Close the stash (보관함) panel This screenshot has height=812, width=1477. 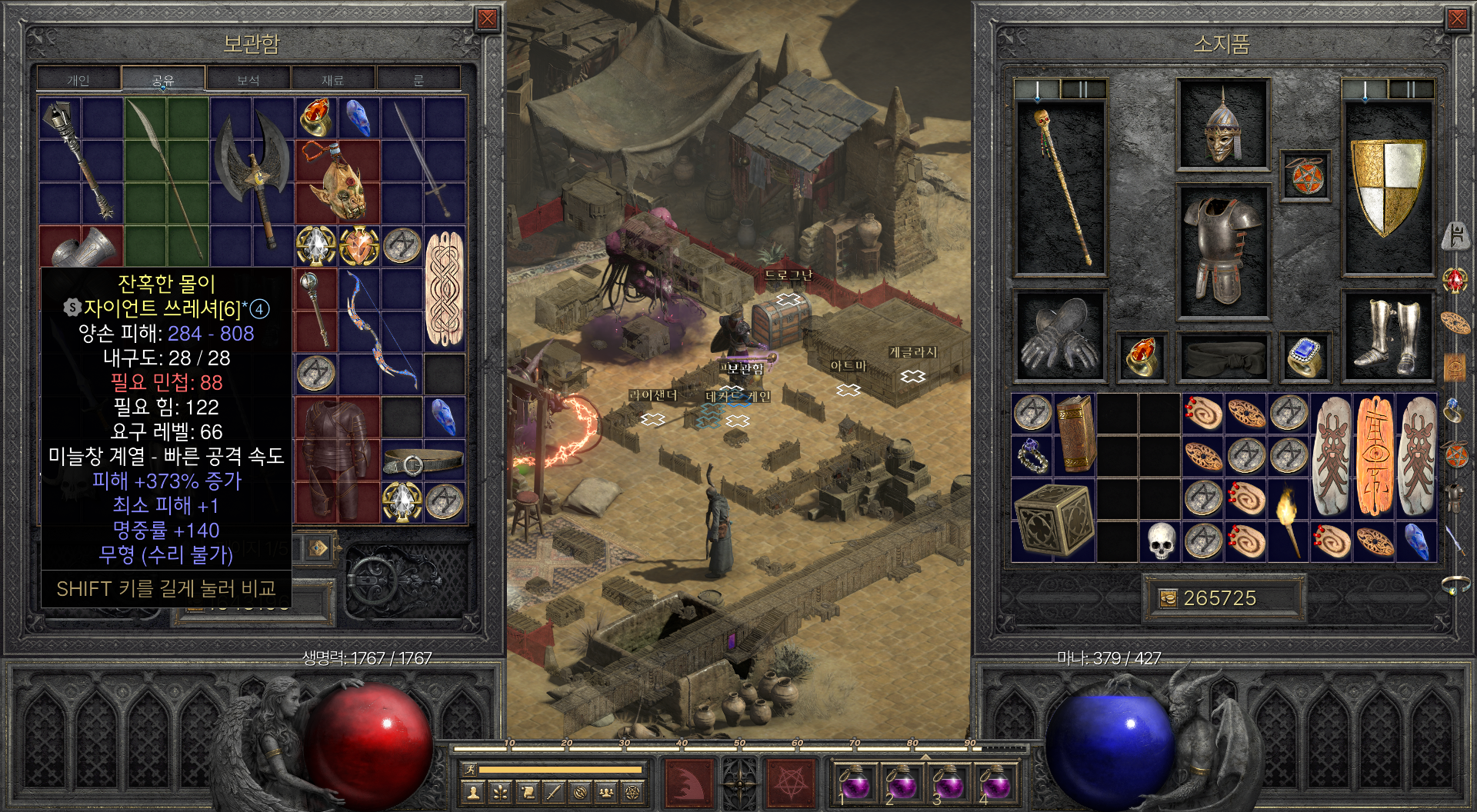pyautogui.click(x=487, y=19)
